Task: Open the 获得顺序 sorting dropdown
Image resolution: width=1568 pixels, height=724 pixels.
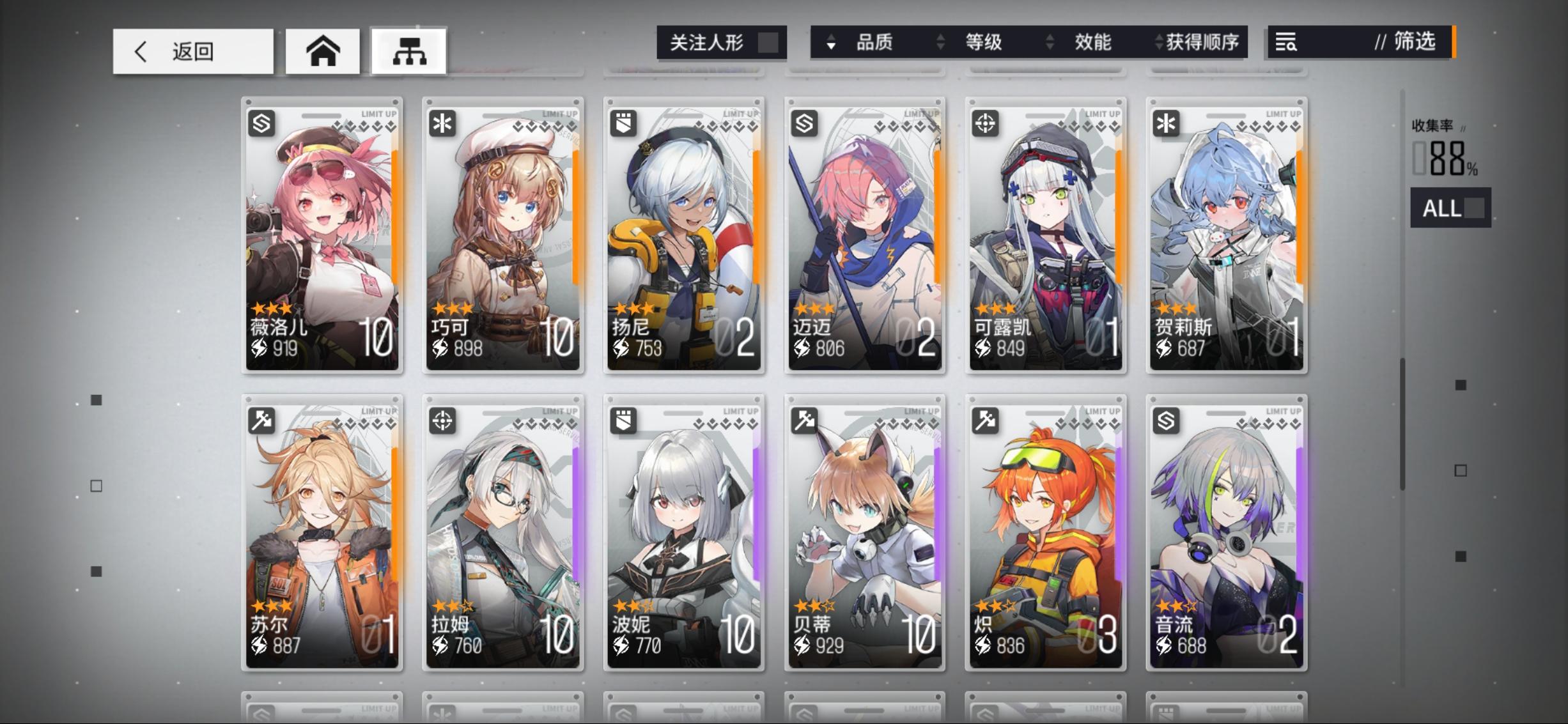Action: click(x=1200, y=42)
